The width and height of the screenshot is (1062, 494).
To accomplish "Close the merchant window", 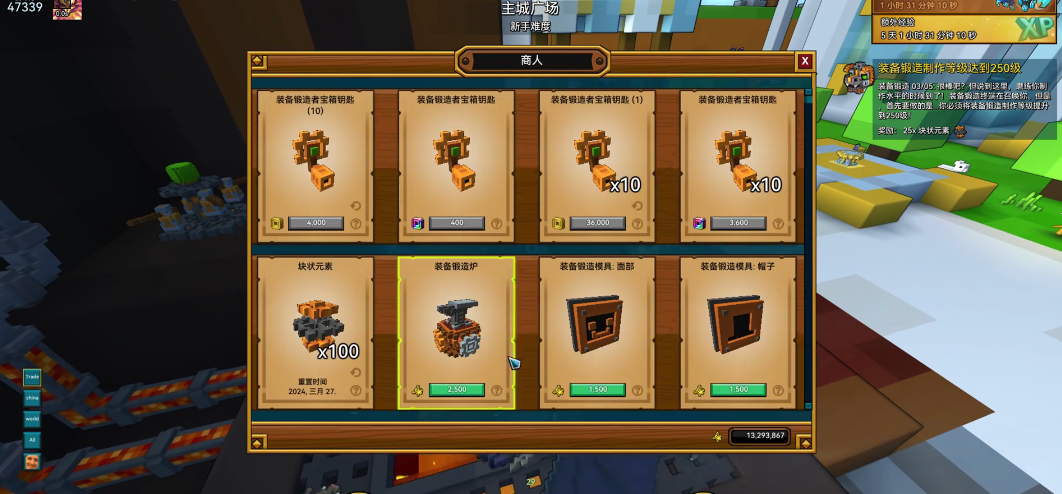I will click(805, 62).
